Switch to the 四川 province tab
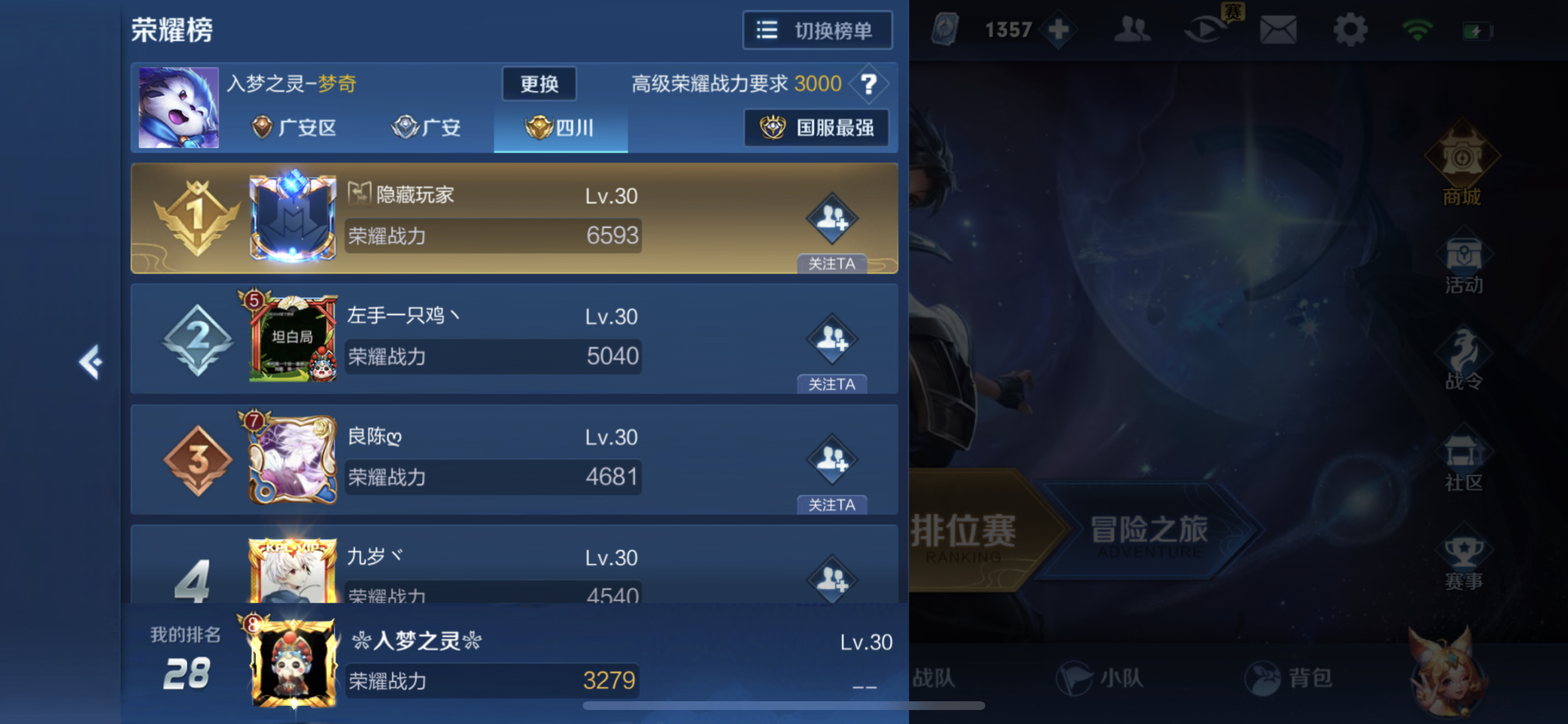 (560, 128)
